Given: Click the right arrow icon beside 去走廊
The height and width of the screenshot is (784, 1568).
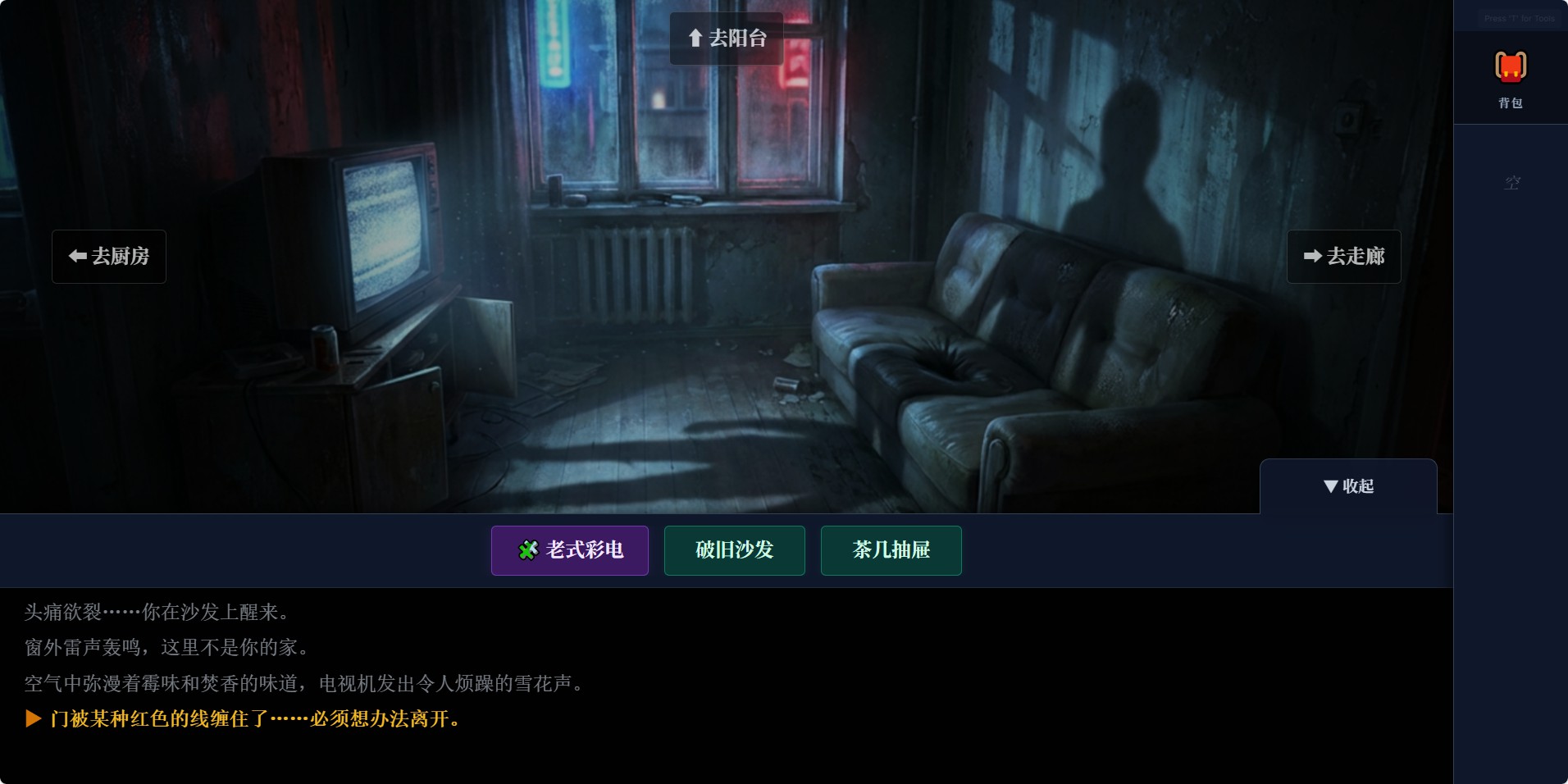Looking at the screenshot, I should click(x=1314, y=256).
